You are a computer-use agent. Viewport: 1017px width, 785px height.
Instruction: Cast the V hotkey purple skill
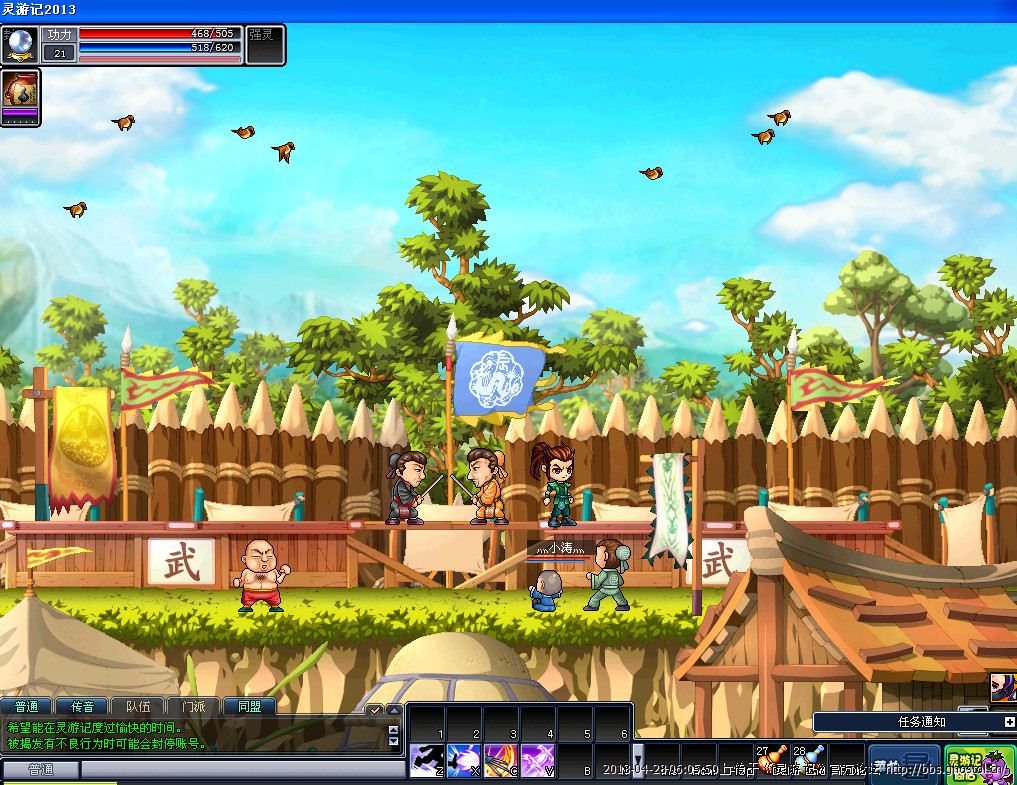(x=538, y=760)
